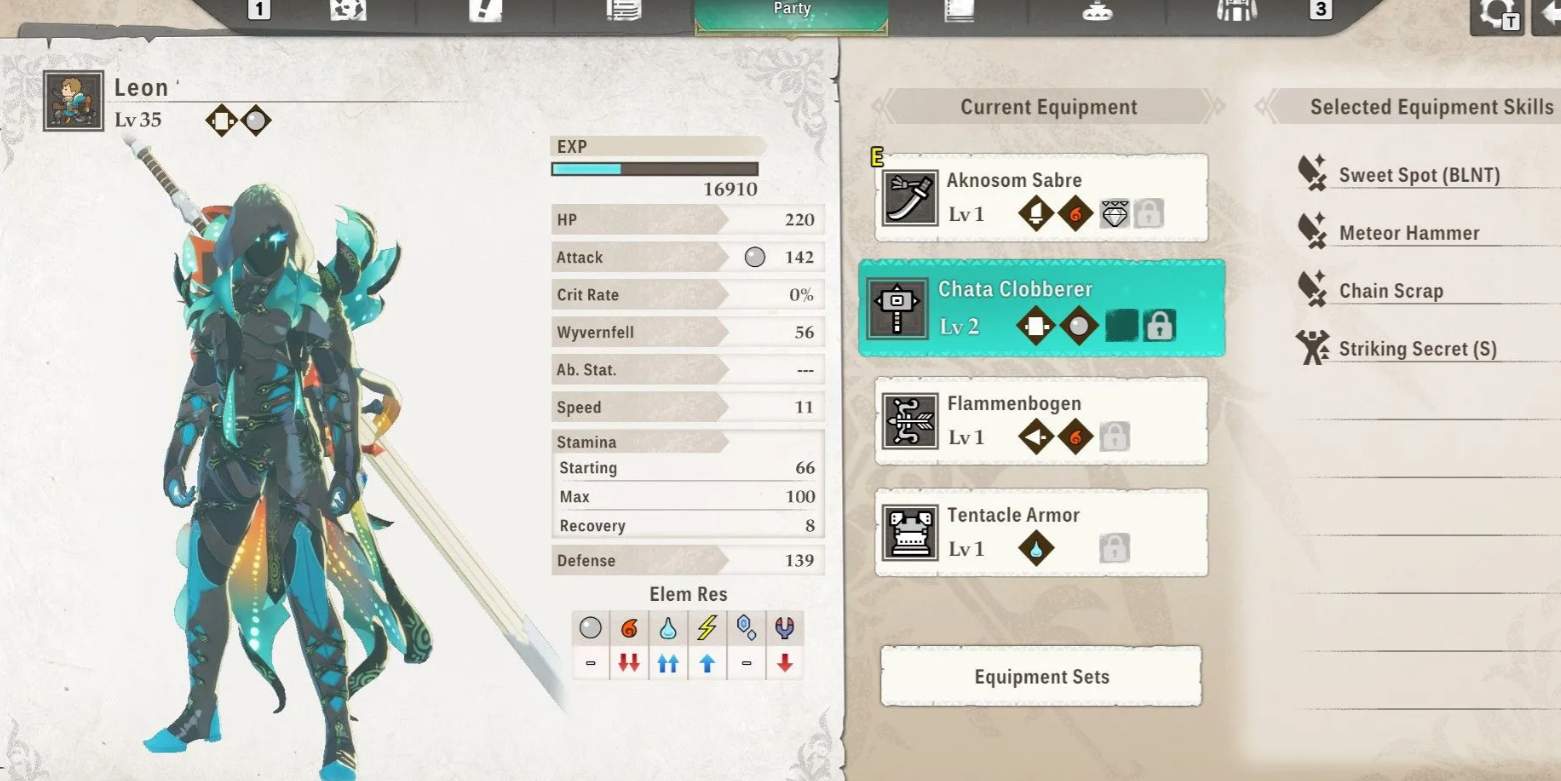Select the Chain Scrap skill

1390,292
